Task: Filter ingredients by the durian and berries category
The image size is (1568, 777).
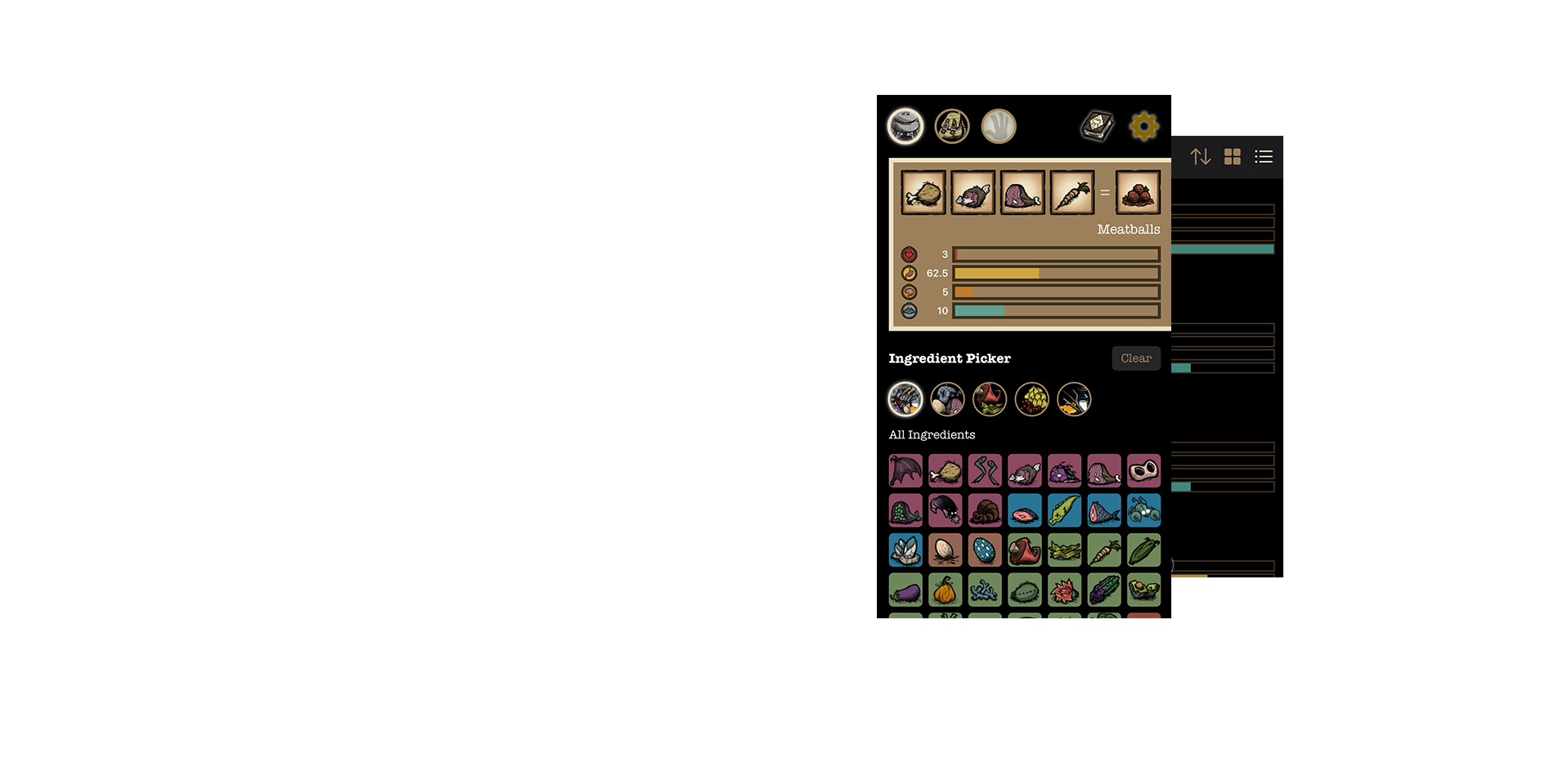Action: coord(1032,400)
